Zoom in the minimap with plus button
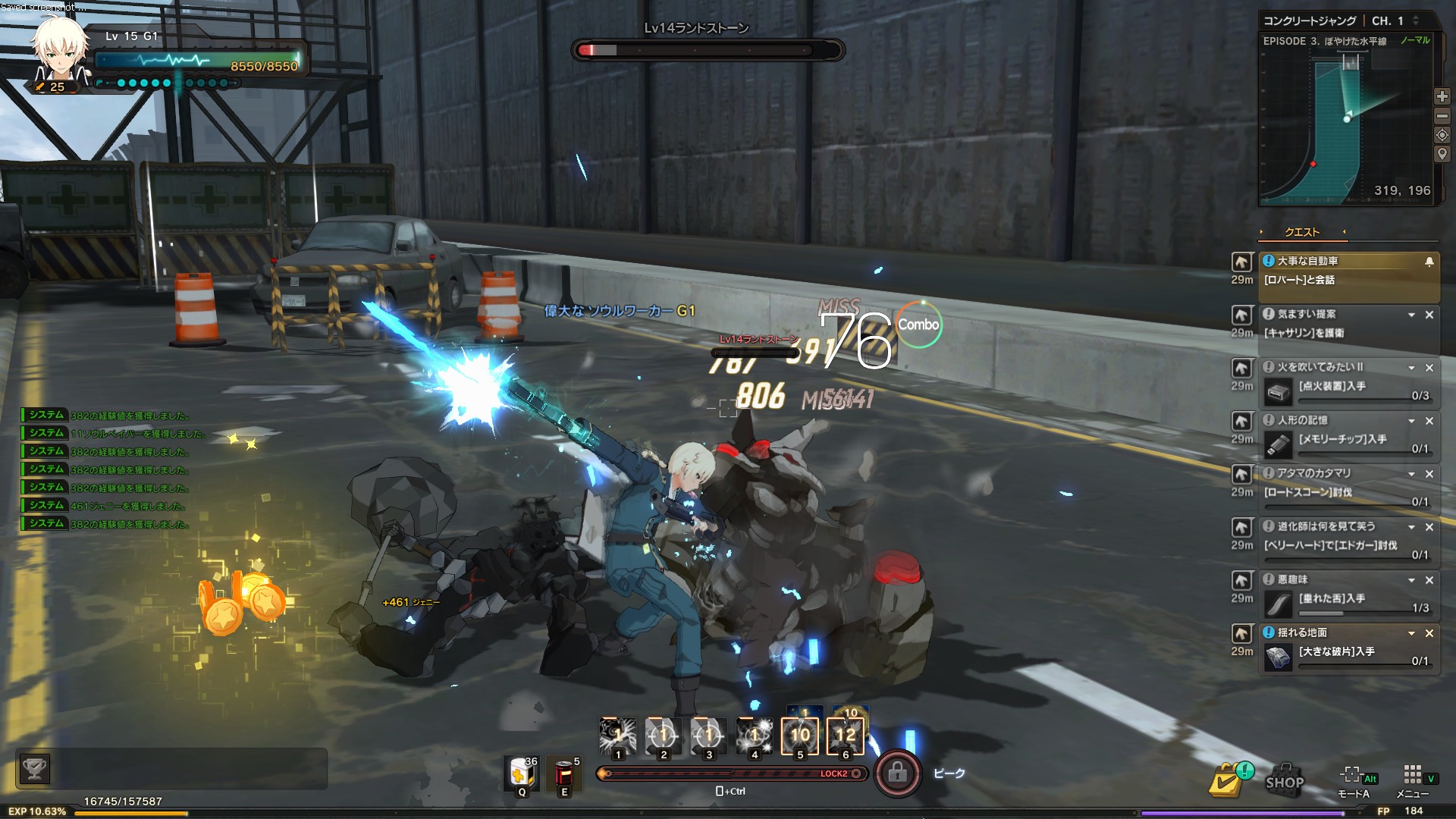Viewport: 1456px width, 819px height. (1442, 96)
